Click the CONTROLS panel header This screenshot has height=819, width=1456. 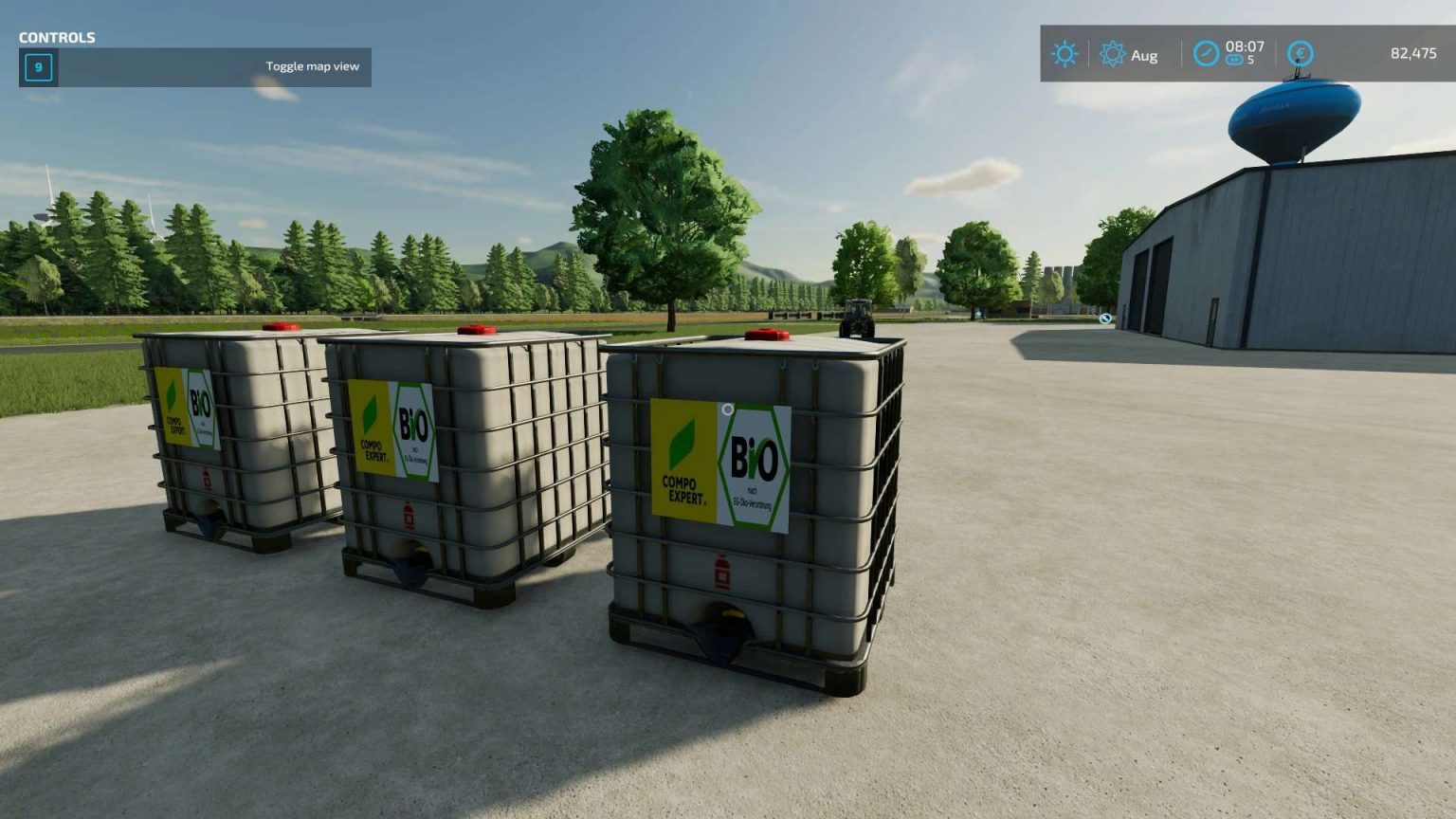click(55, 38)
